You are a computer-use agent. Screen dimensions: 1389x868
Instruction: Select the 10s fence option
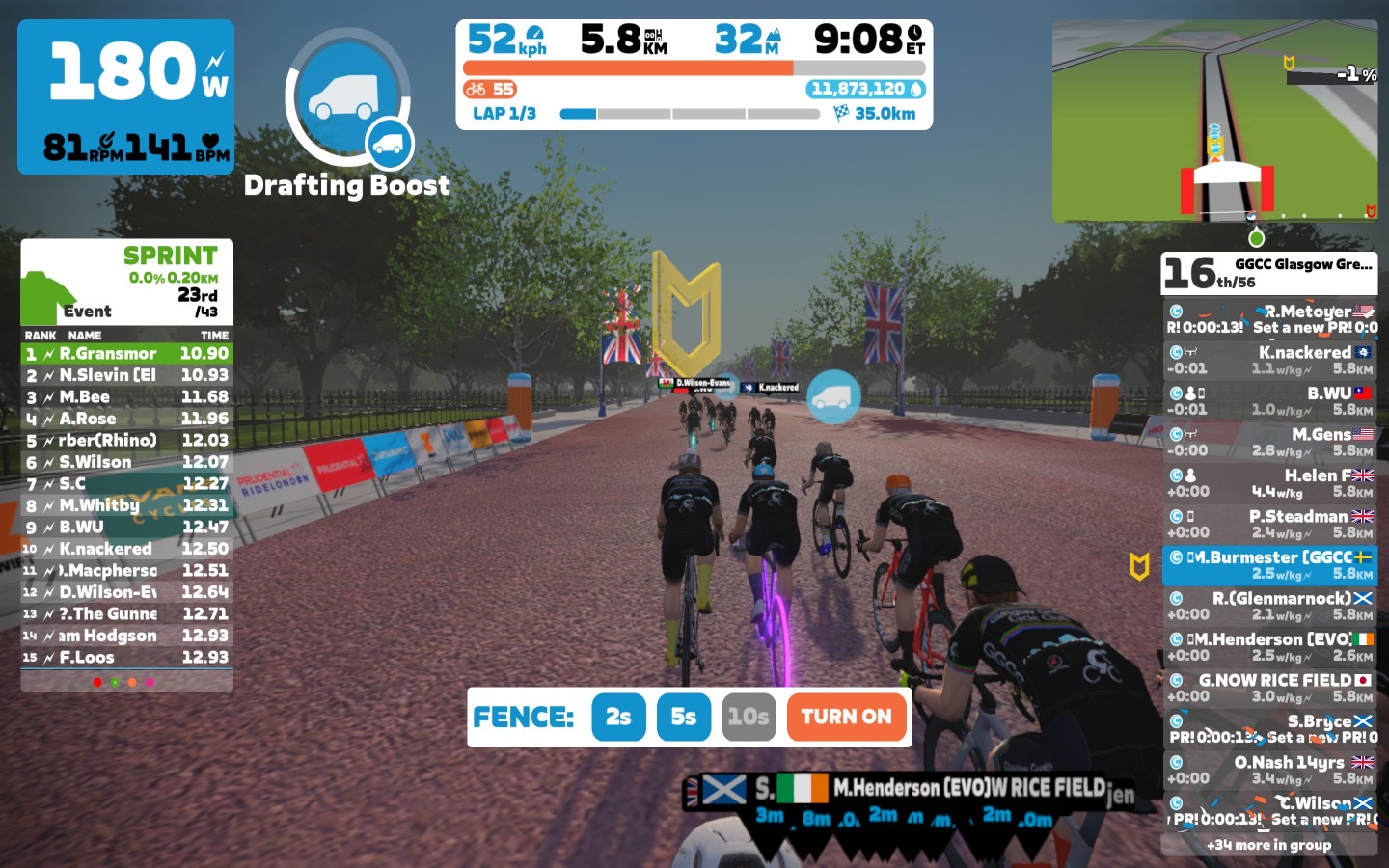[749, 717]
